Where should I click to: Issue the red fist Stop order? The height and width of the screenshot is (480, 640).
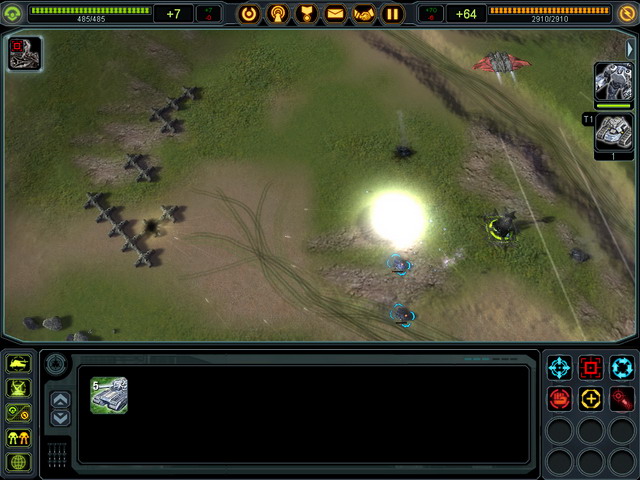(558, 399)
